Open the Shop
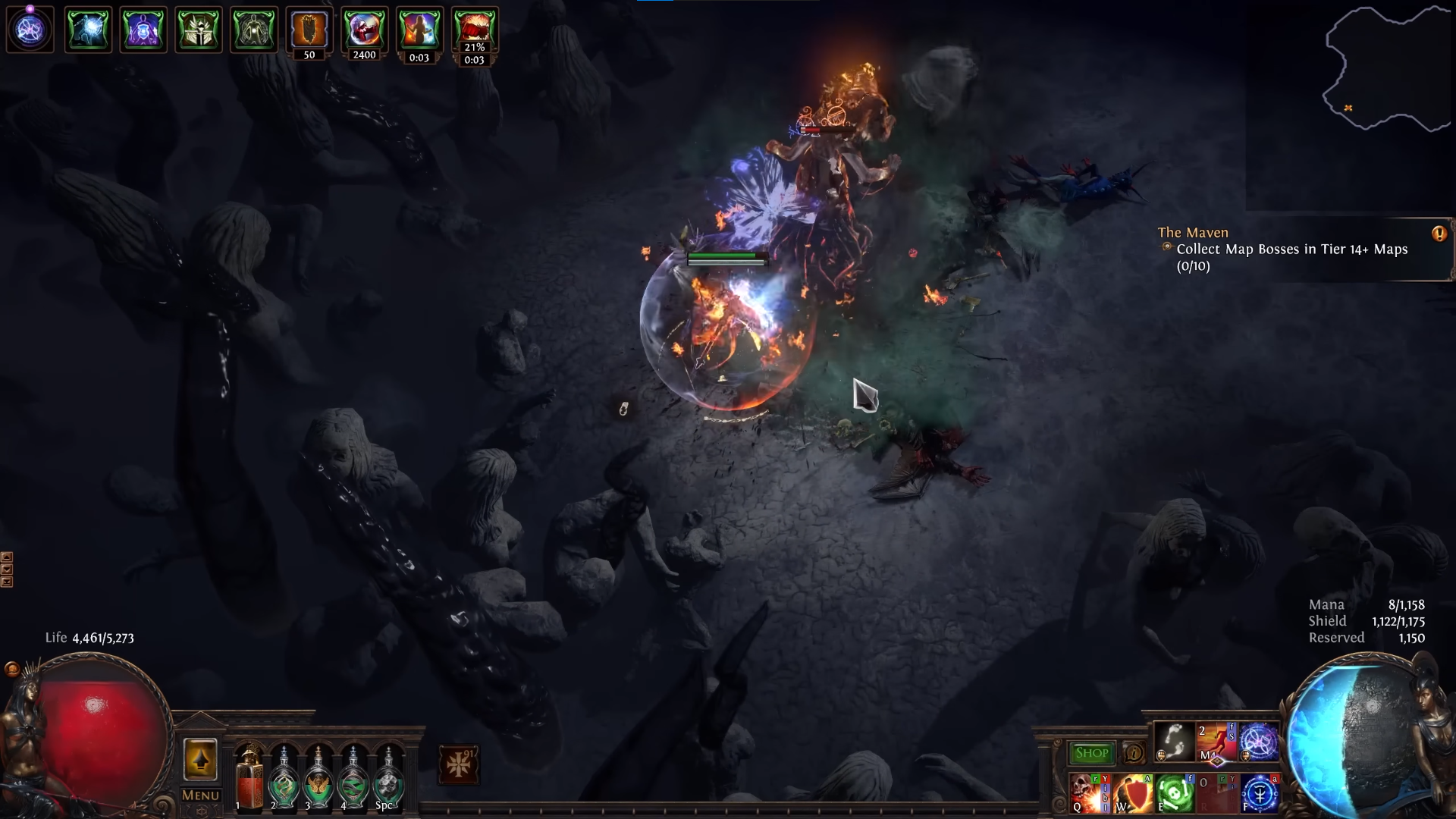This screenshot has width=1456, height=819. tap(1092, 752)
